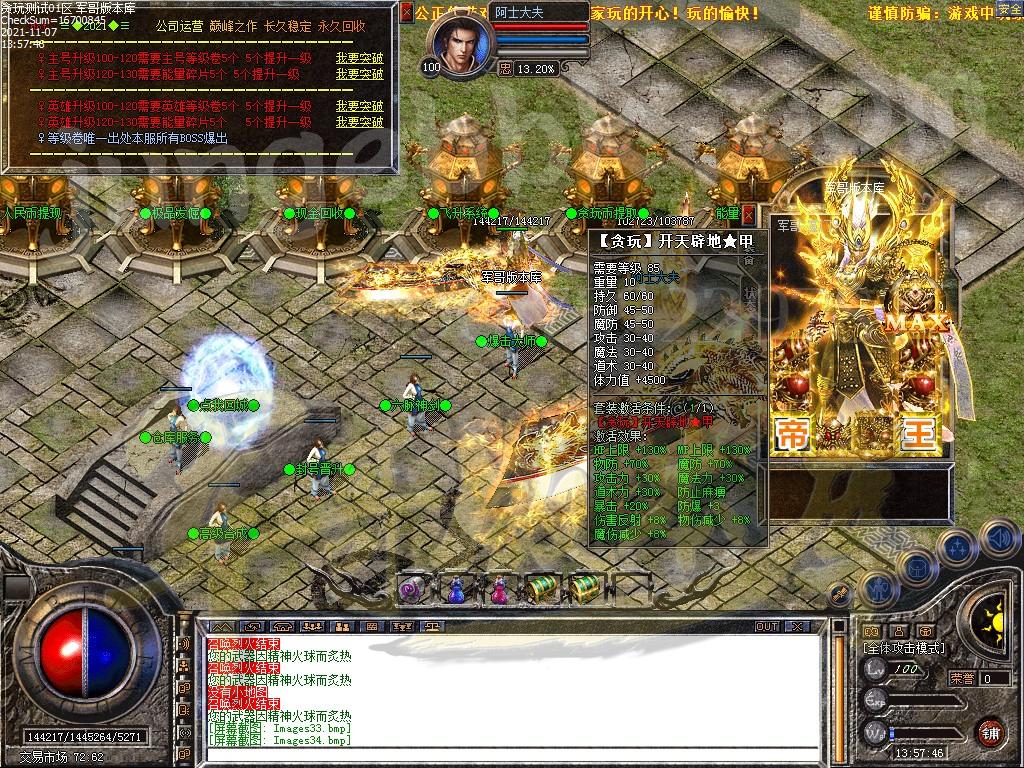Image resolution: width=1024 pixels, height=768 pixels.
Task: Click the last 我要突破 link for hero upgrade
Action: [x=359, y=122]
